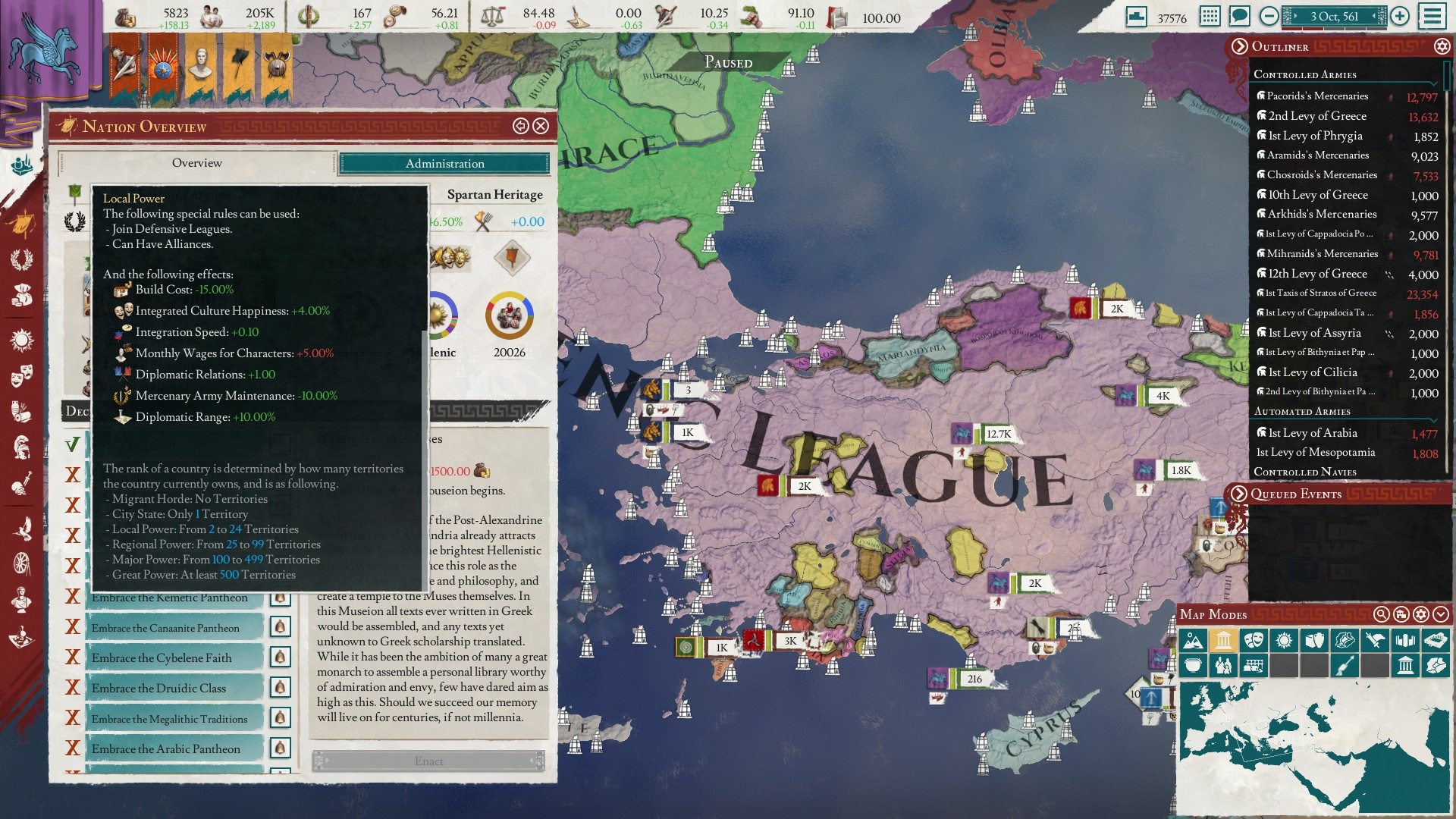
Task: Switch to the Administration tab
Action: 446,163
